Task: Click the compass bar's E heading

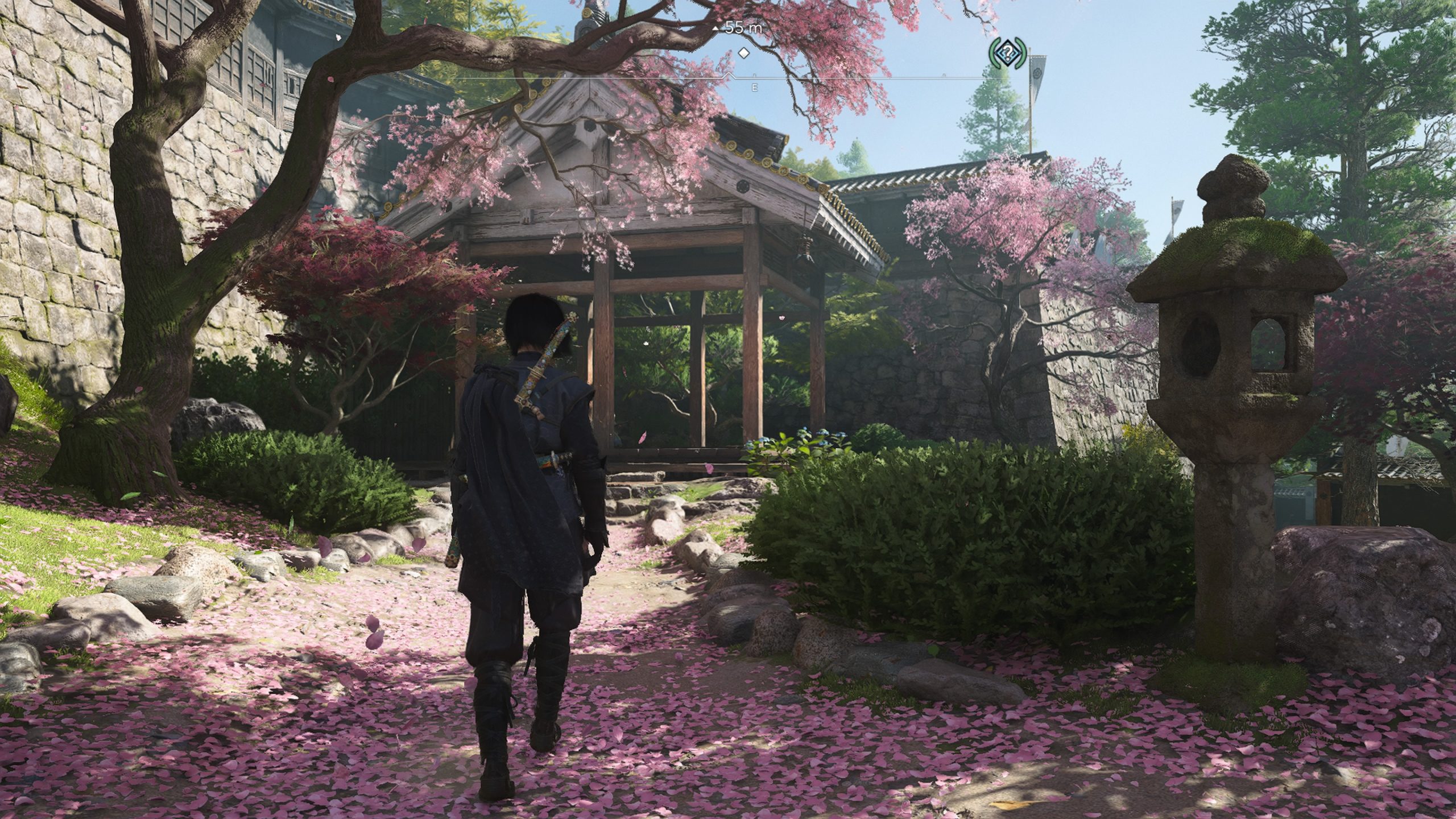Action: [755, 88]
